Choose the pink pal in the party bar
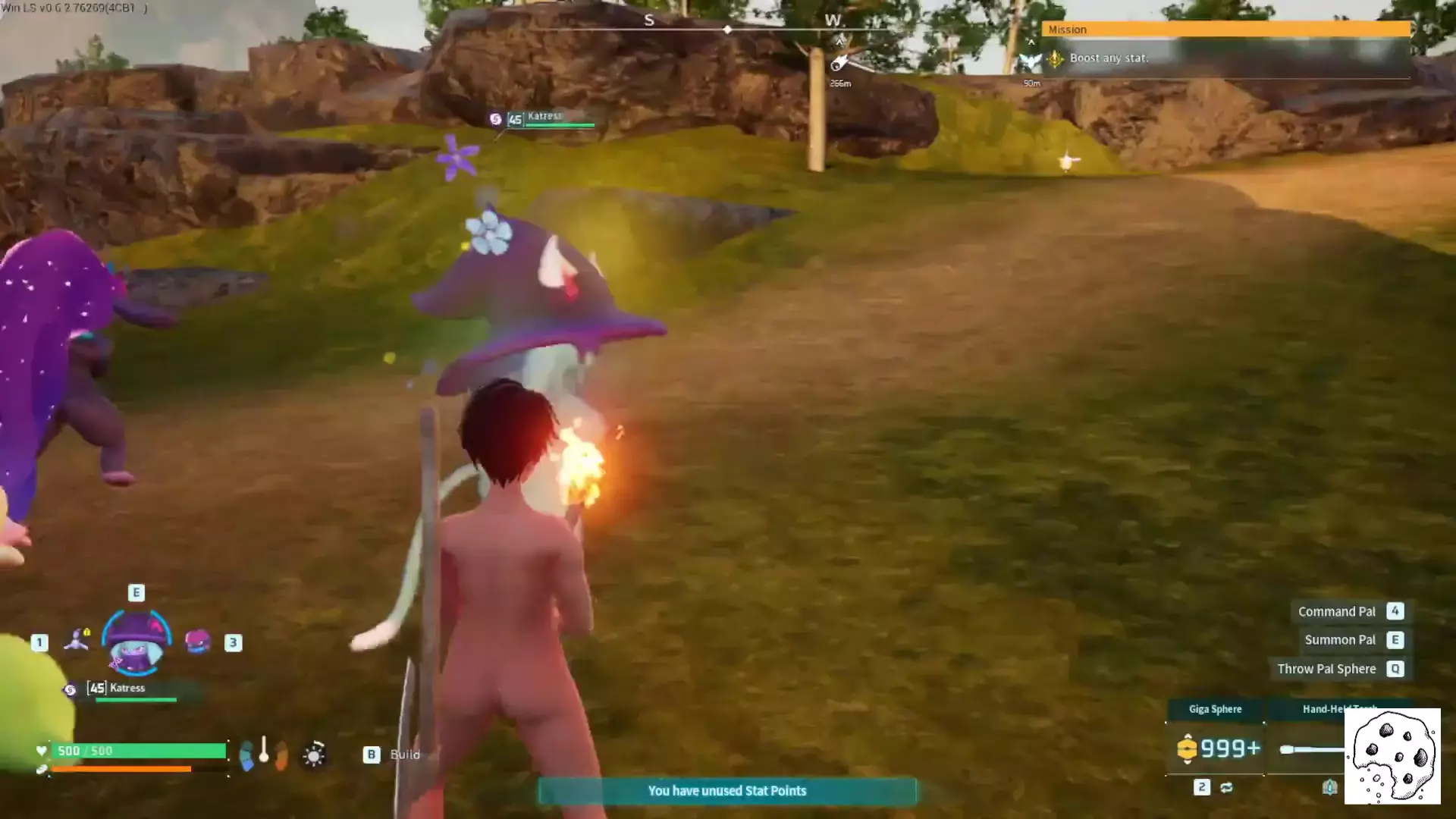The height and width of the screenshot is (819, 1456). (x=197, y=642)
